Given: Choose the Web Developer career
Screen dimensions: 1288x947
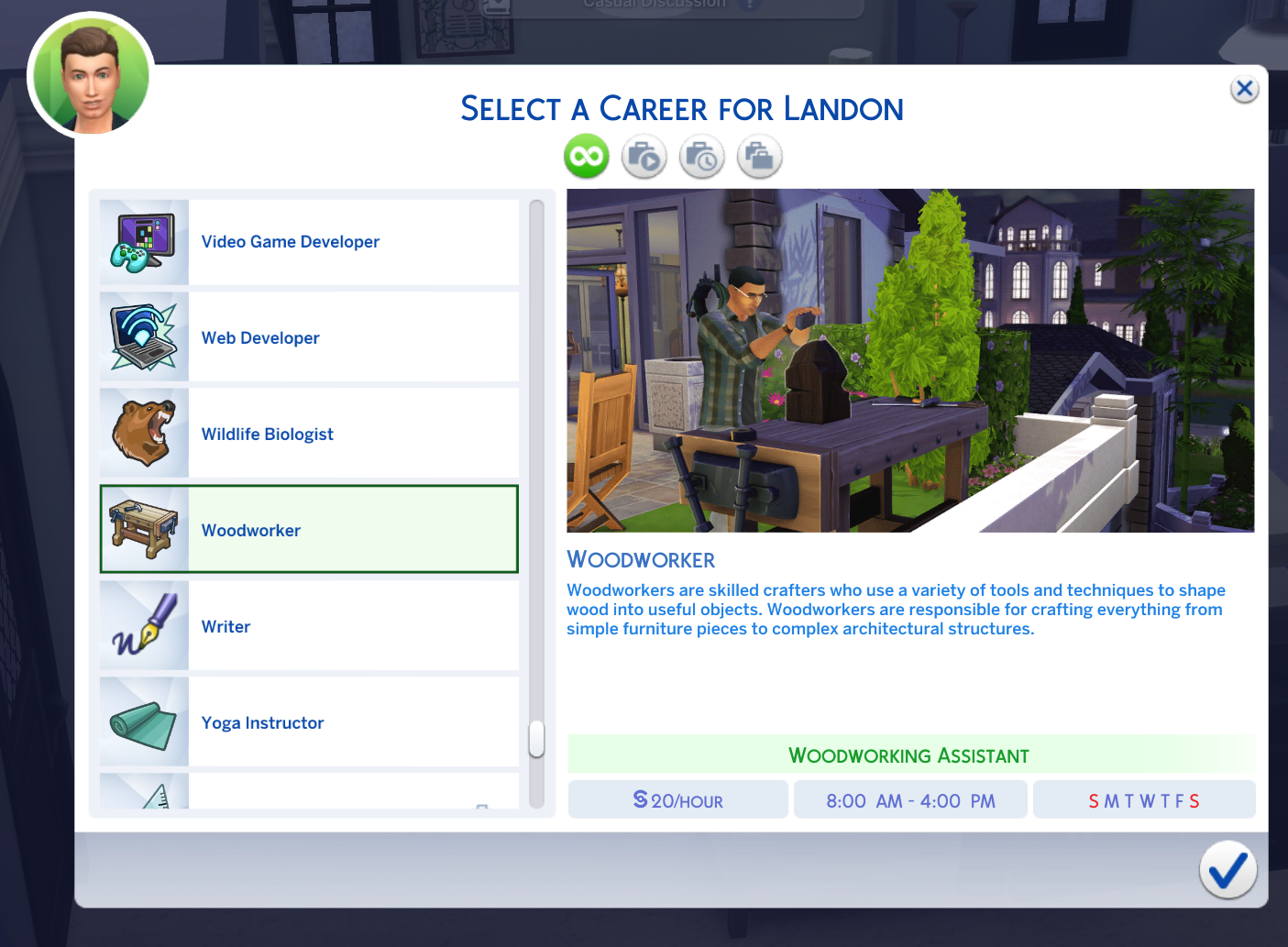Looking at the screenshot, I should 309,337.
